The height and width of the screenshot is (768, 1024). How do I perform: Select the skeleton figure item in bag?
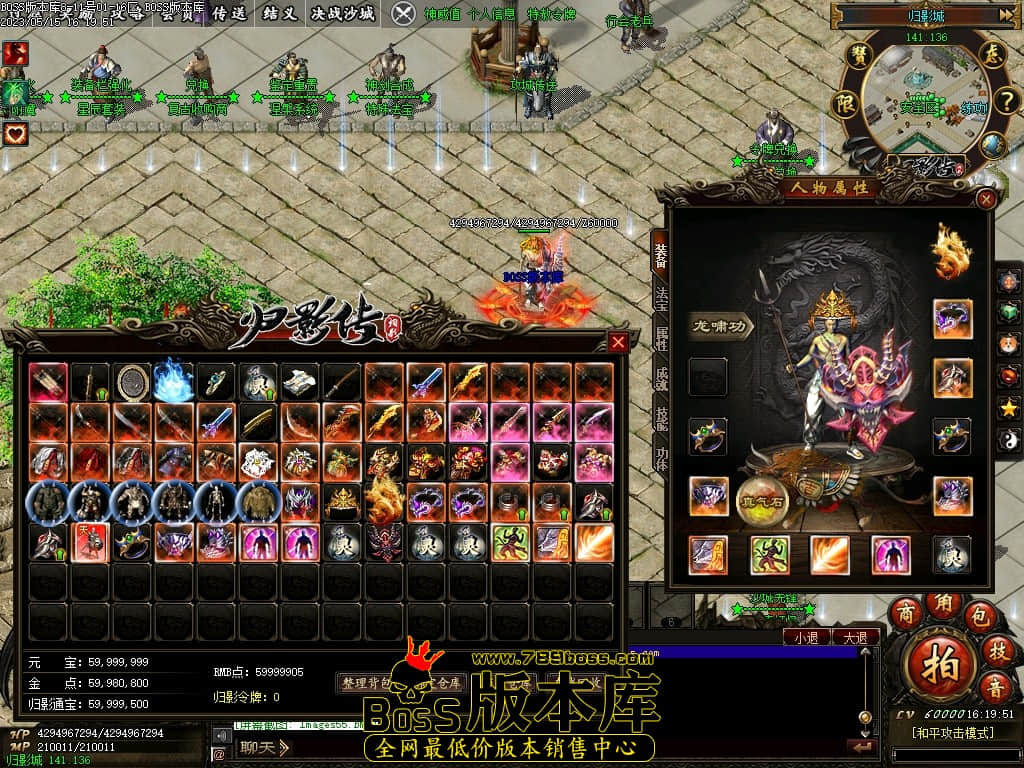[215, 503]
